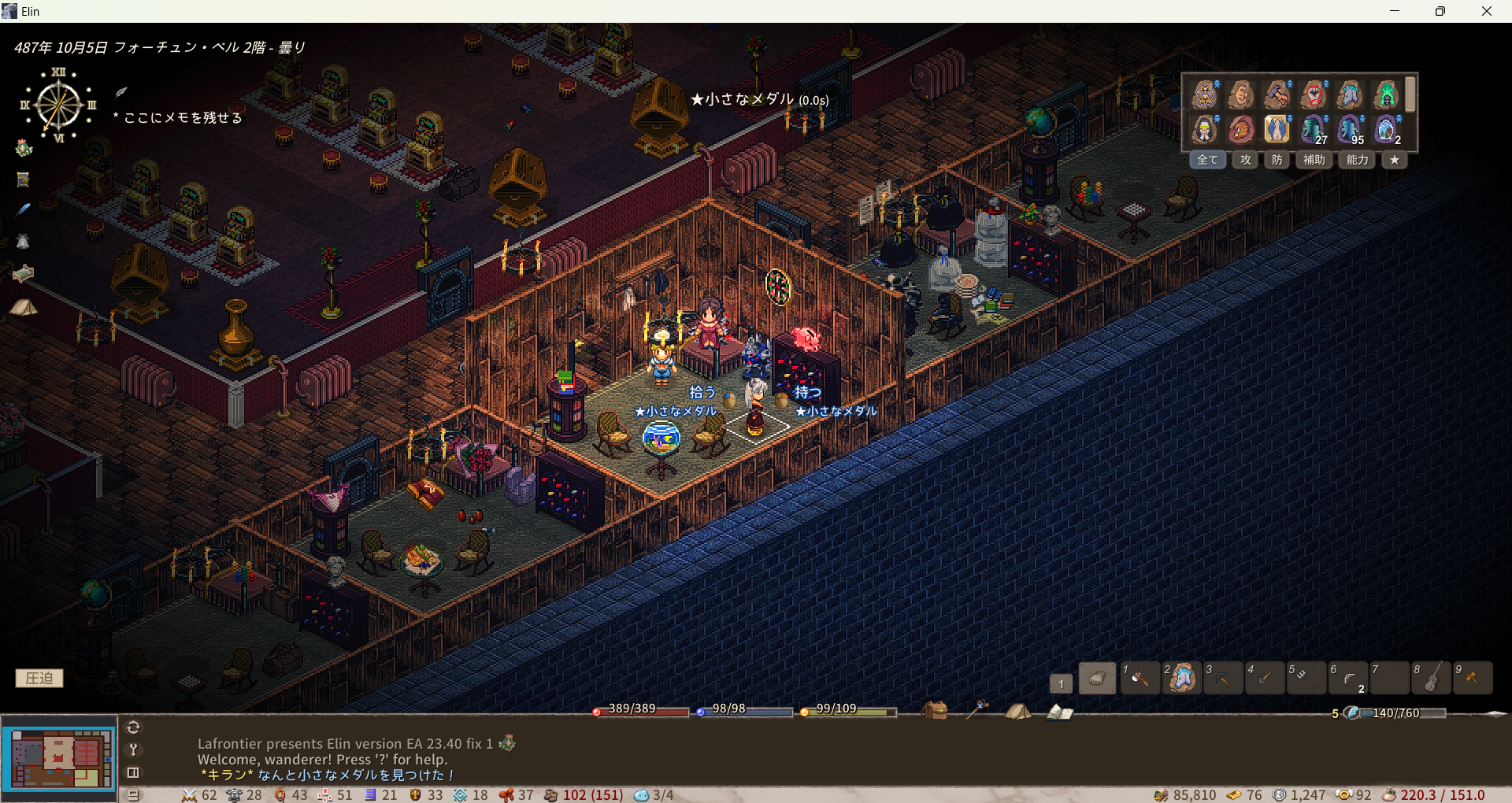
Task: Switch to the 攻 ability tab
Action: [1245, 160]
